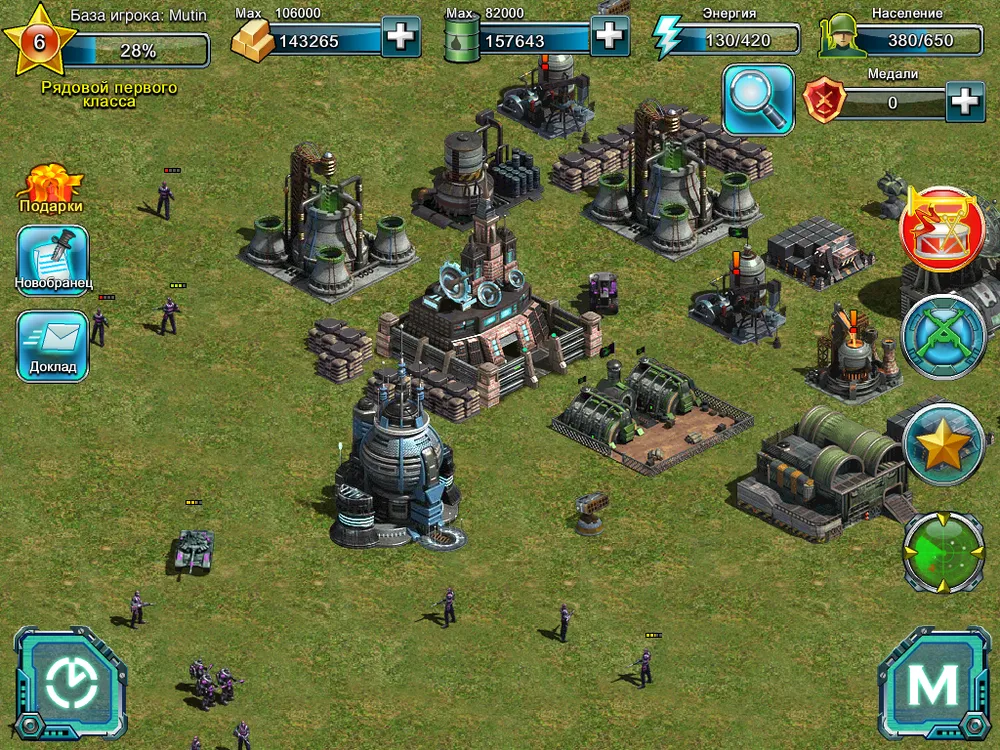Viewport: 1000px width, 750px height.
Task: Open the gold star button
Action: coord(943,443)
